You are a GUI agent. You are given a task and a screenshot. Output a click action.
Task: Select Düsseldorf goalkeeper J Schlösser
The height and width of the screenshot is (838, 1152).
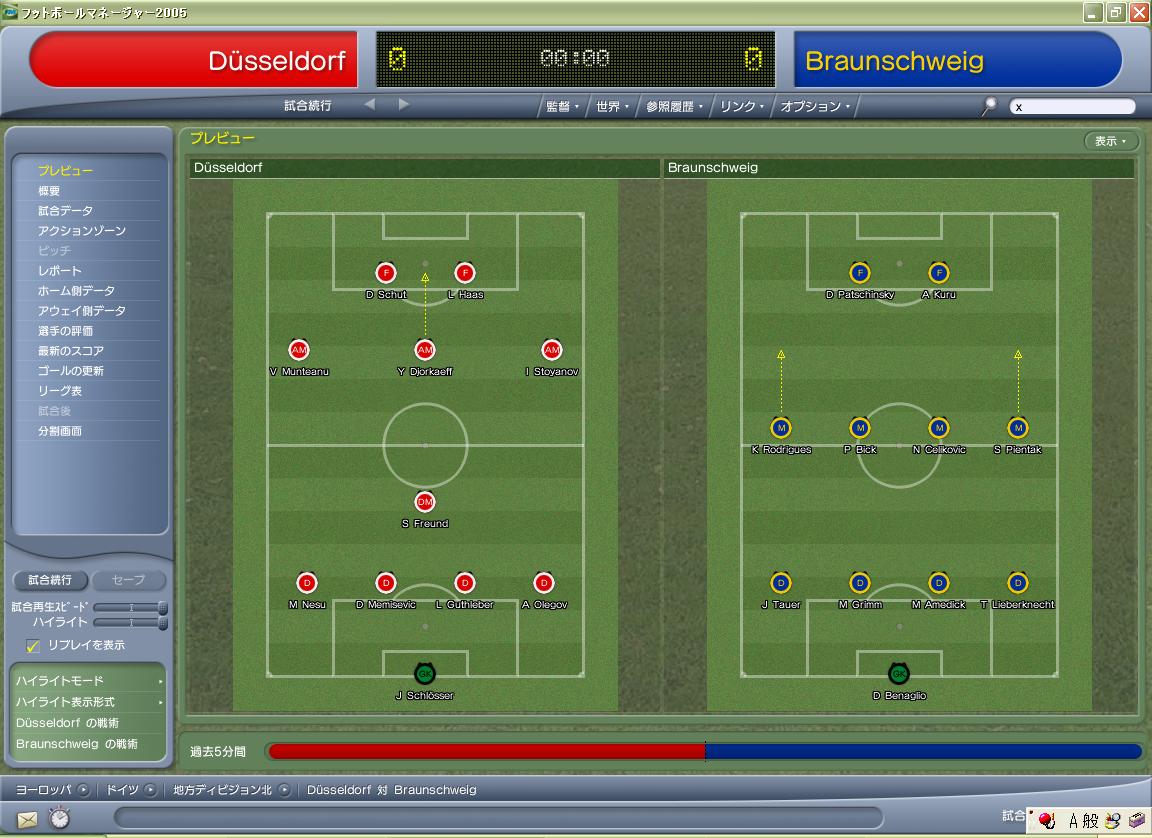[425, 674]
